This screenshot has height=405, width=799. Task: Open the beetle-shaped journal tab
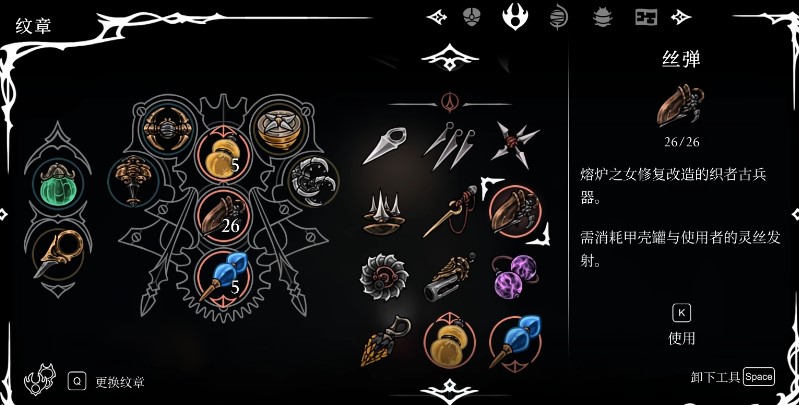(602, 17)
